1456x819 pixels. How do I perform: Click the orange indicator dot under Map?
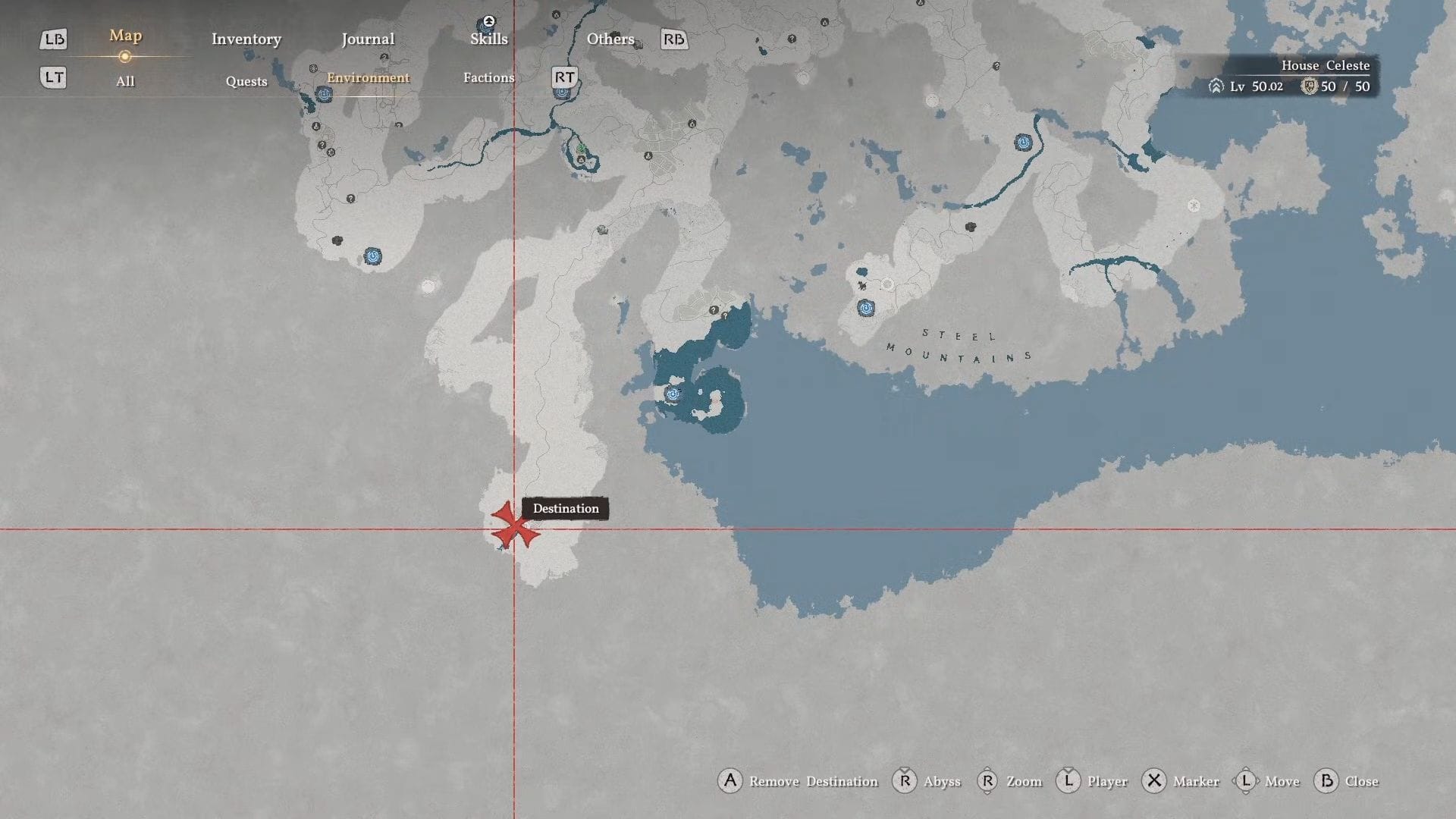point(124,55)
